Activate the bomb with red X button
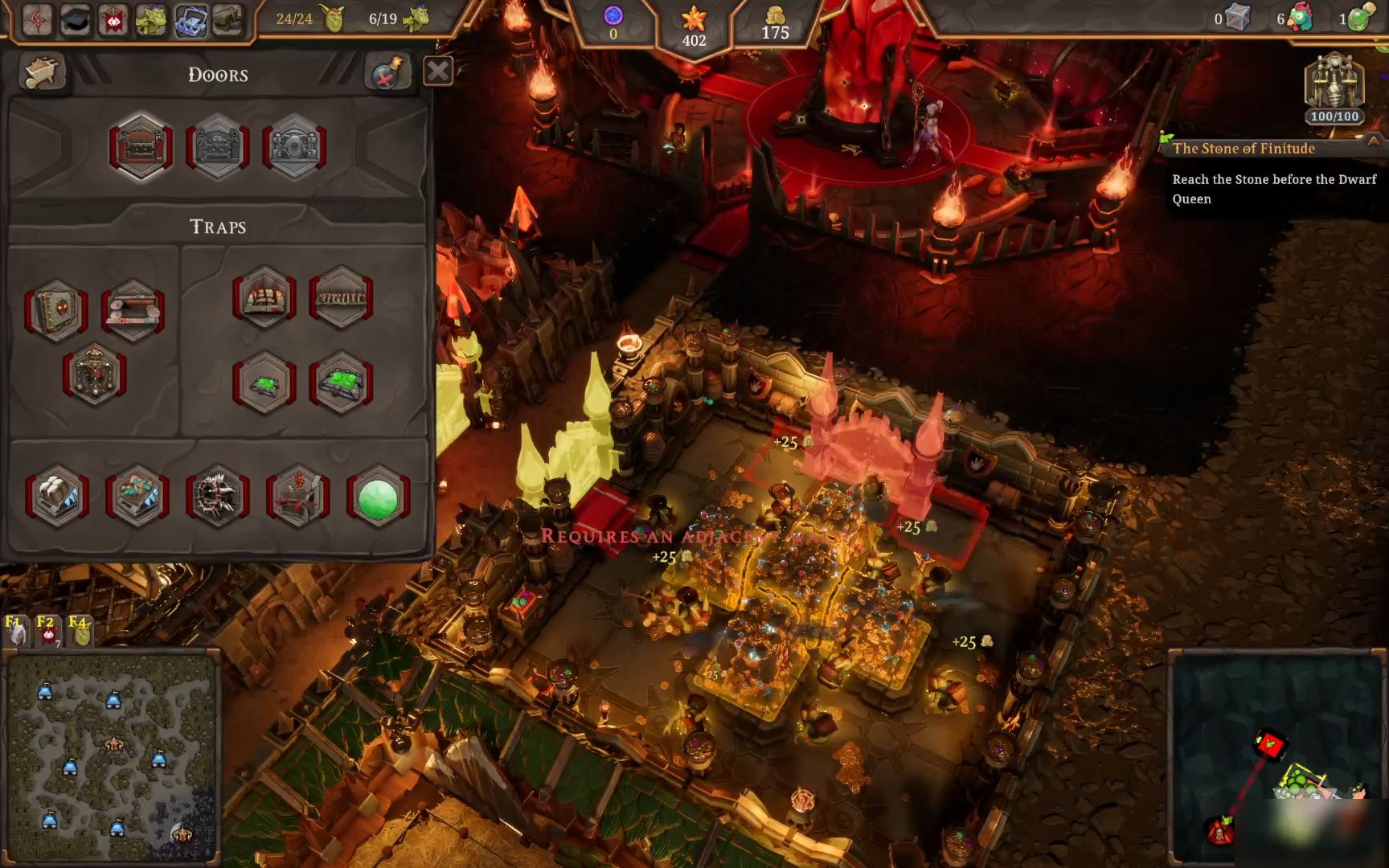This screenshot has width=1389, height=868. click(387, 72)
